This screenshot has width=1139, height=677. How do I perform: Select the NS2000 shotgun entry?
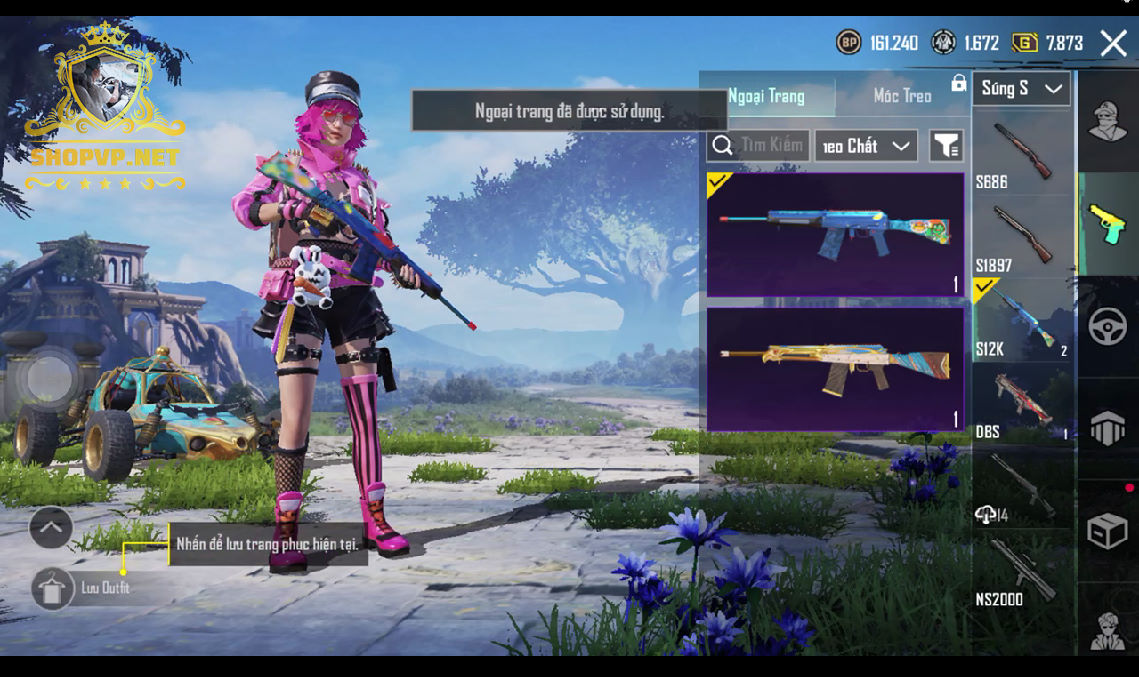(x=1022, y=570)
